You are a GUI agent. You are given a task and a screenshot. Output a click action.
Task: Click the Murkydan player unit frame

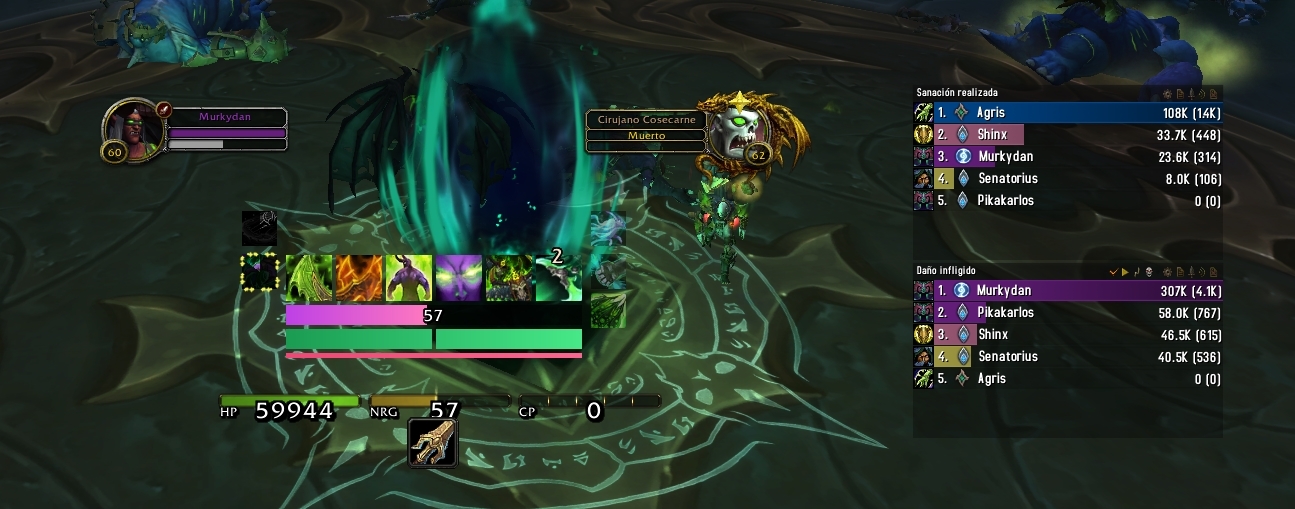click(195, 130)
